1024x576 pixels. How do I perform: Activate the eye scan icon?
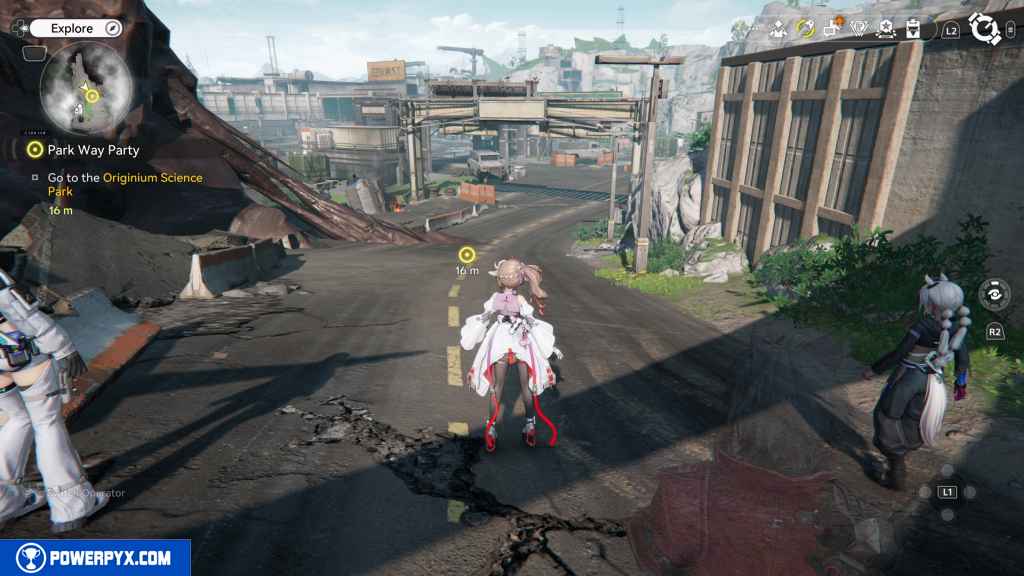pos(994,294)
